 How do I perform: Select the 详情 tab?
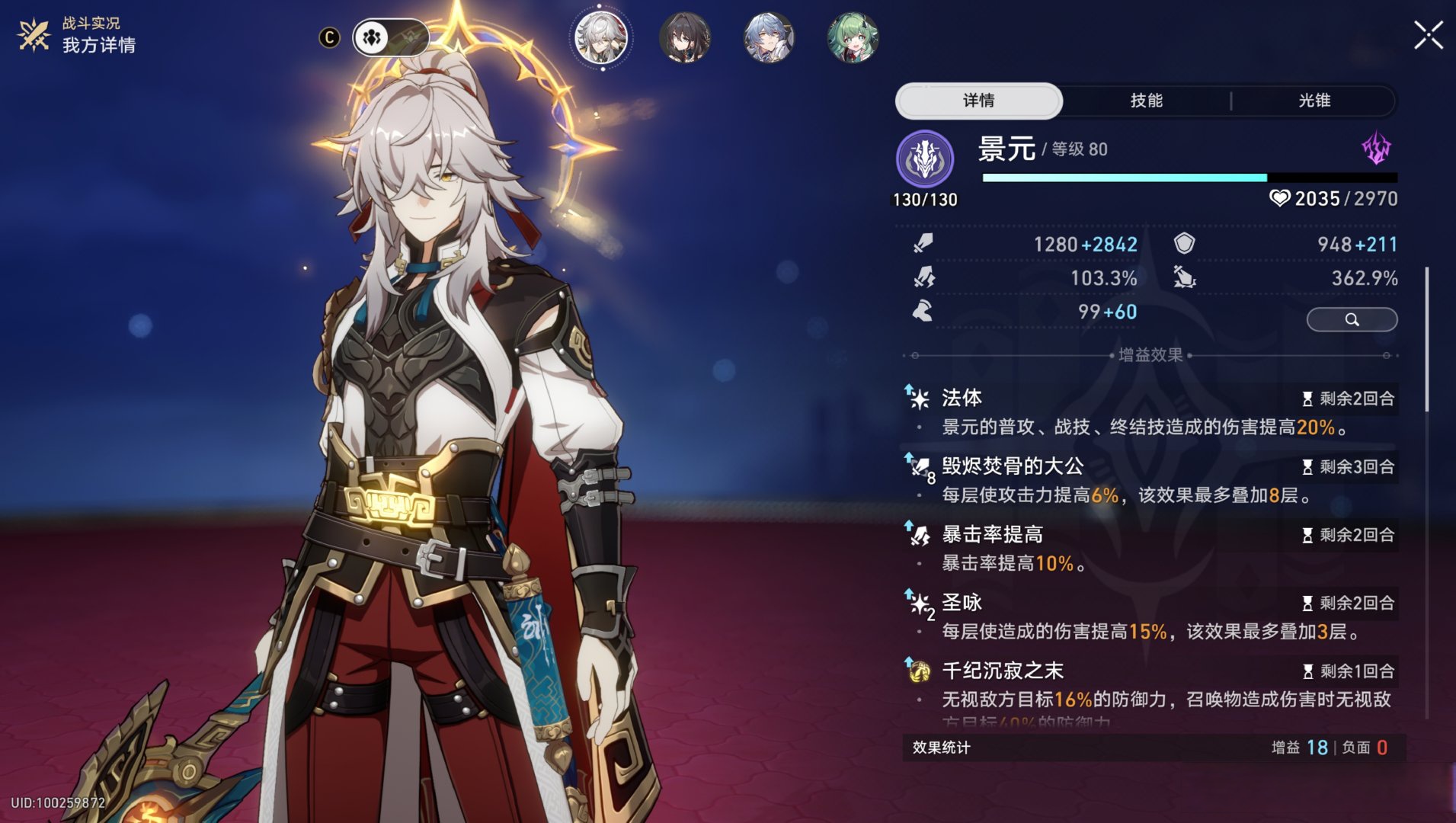pos(979,100)
